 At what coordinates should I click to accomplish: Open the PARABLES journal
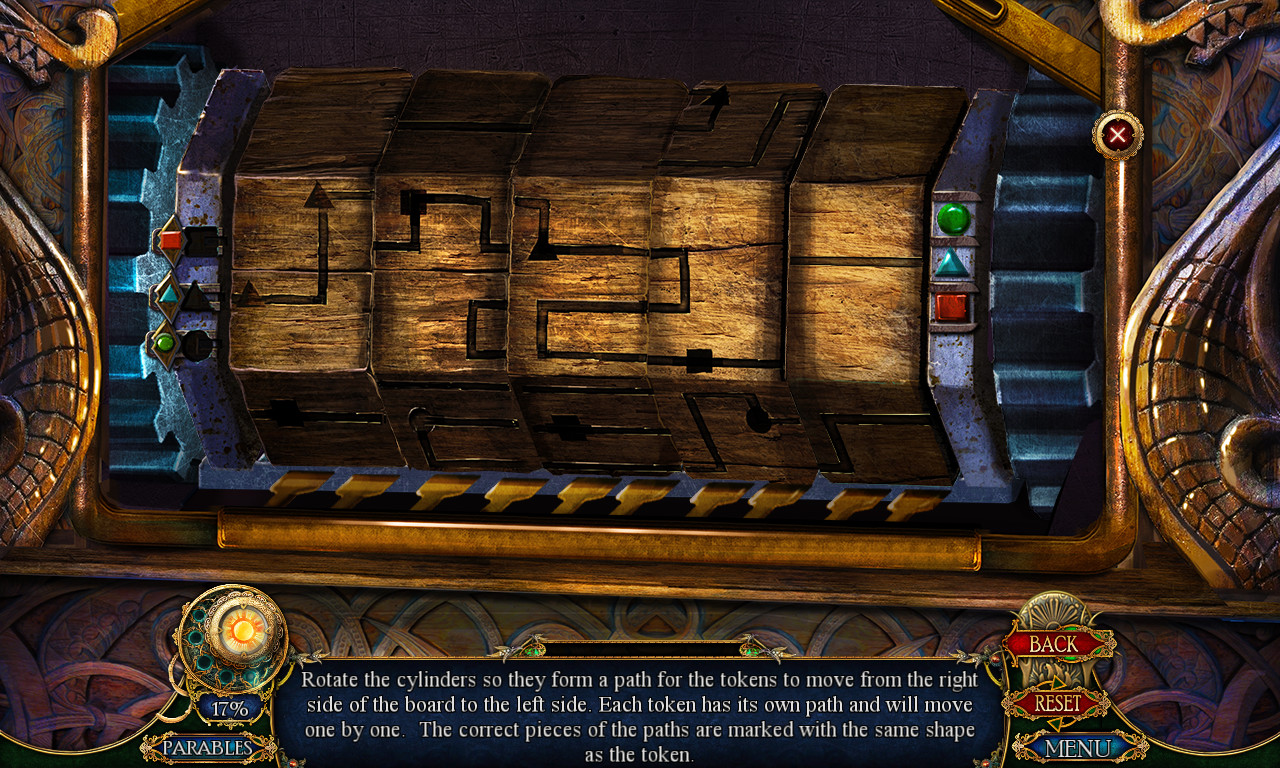click(x=205, y=747)
